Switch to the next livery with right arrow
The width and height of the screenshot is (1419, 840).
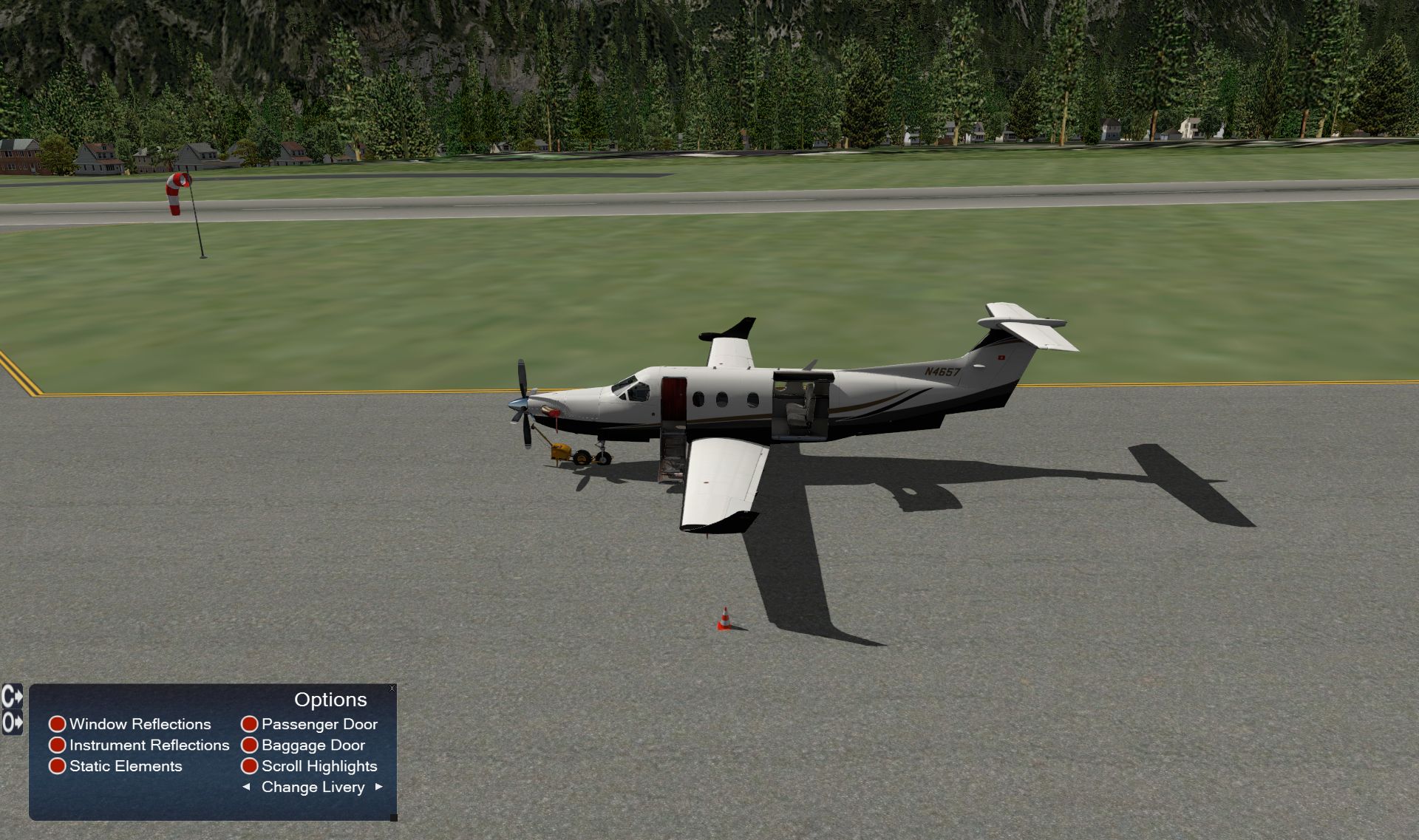pos(379,787)
